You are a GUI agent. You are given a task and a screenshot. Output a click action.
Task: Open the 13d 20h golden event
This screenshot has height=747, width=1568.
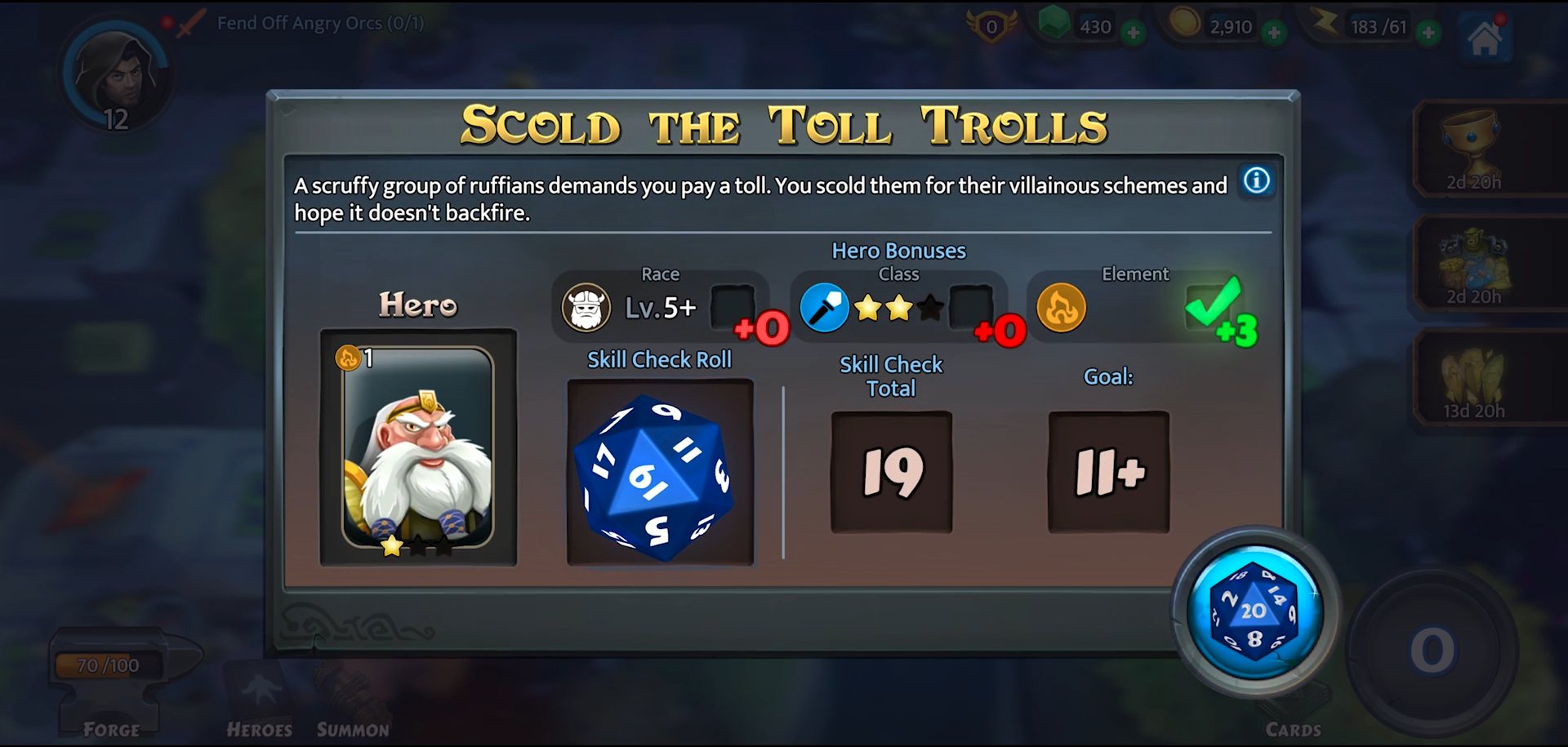point(1474,377)
